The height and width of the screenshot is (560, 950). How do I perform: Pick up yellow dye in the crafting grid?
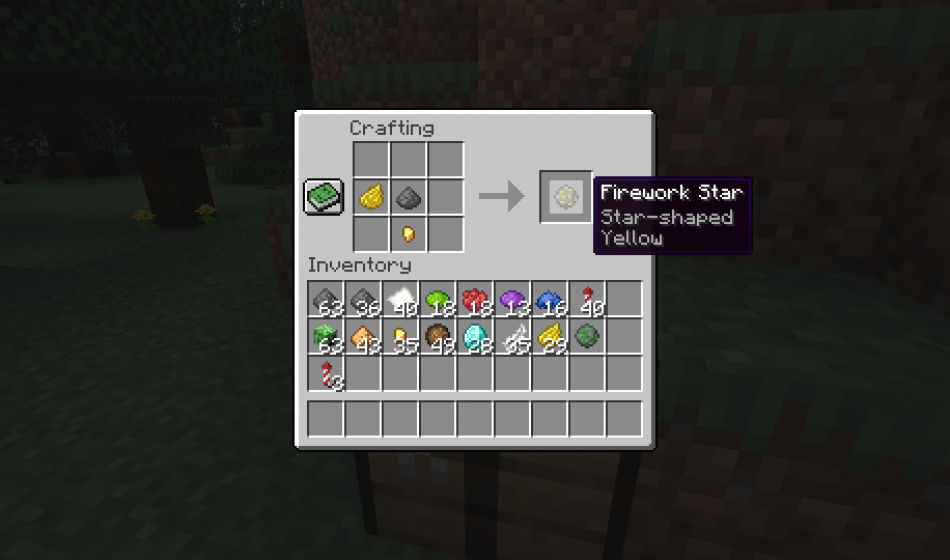(x=371, y=197)
